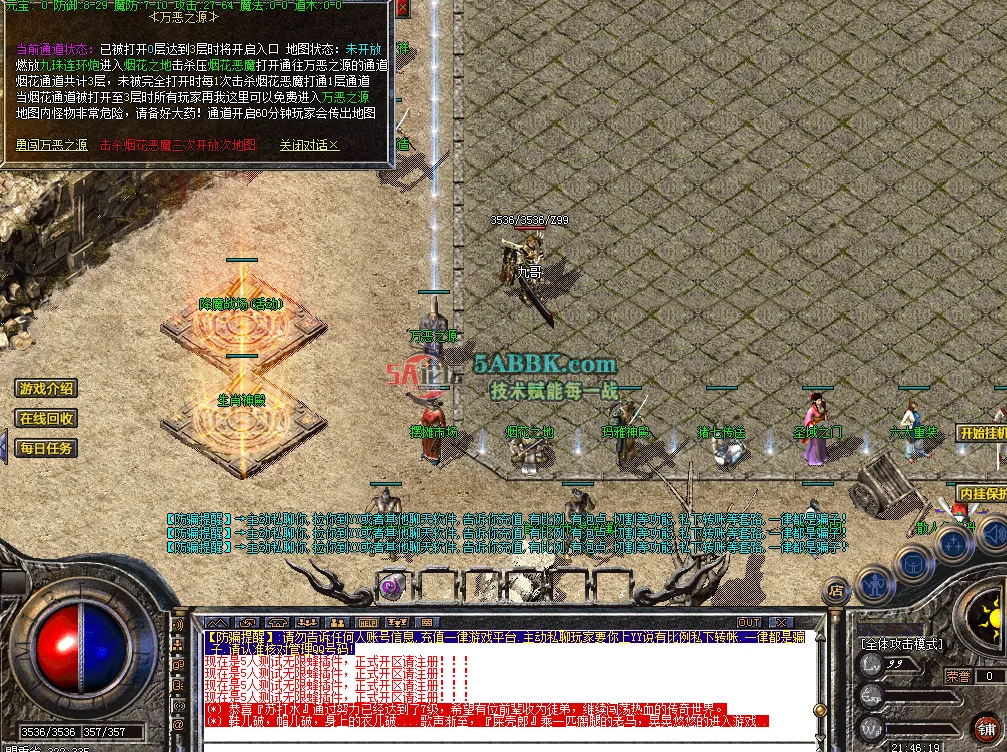Open the 游戏介绍 game introduction button
1007x752 pixels.
(x=46, y=389)
